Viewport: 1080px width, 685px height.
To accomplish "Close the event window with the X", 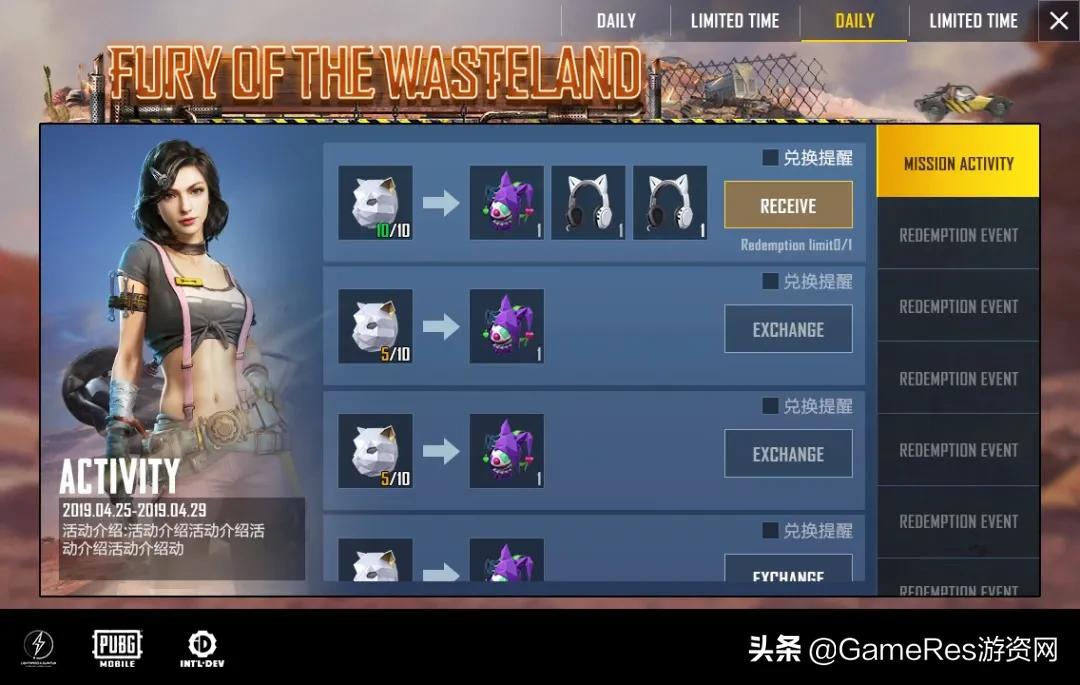I will (1059, 21).
